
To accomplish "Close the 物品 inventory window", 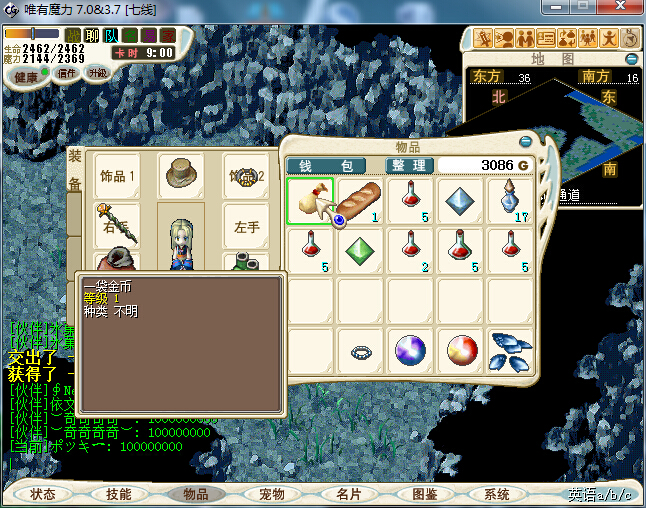I will pos(527,142).
